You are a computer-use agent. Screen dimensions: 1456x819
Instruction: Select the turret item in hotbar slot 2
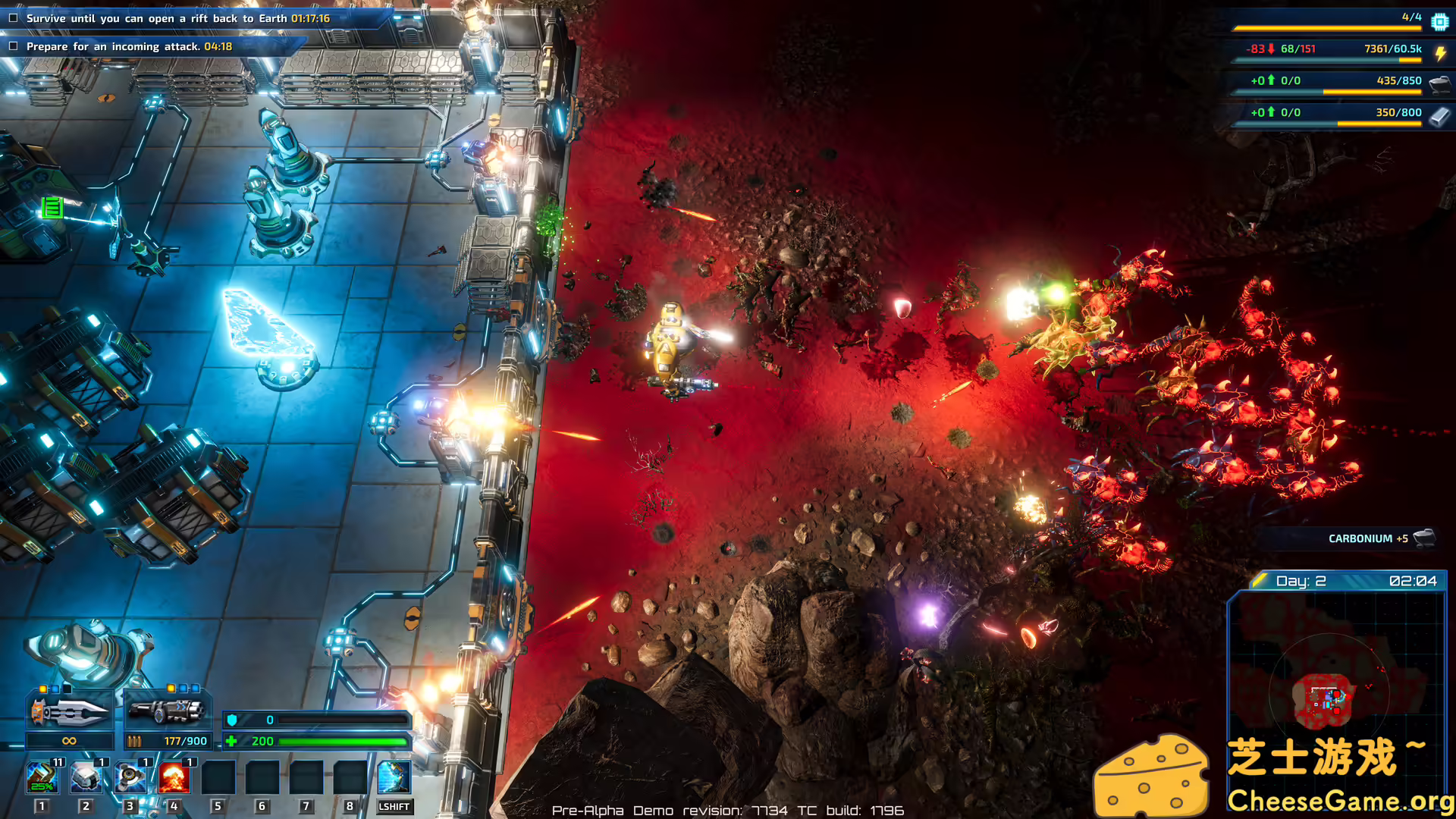click(x=86, y=775)
